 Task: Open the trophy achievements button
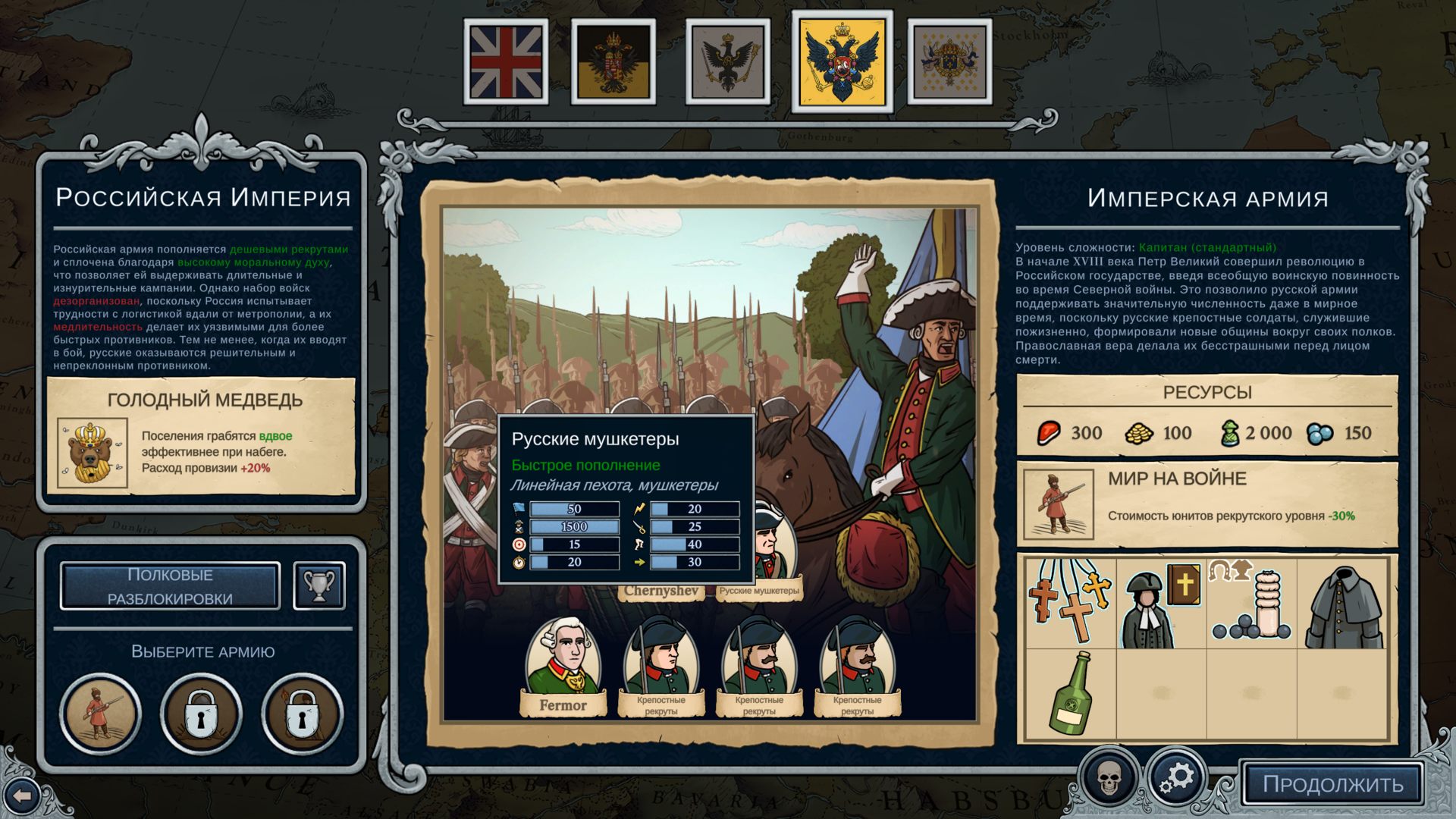pos(319,586)
